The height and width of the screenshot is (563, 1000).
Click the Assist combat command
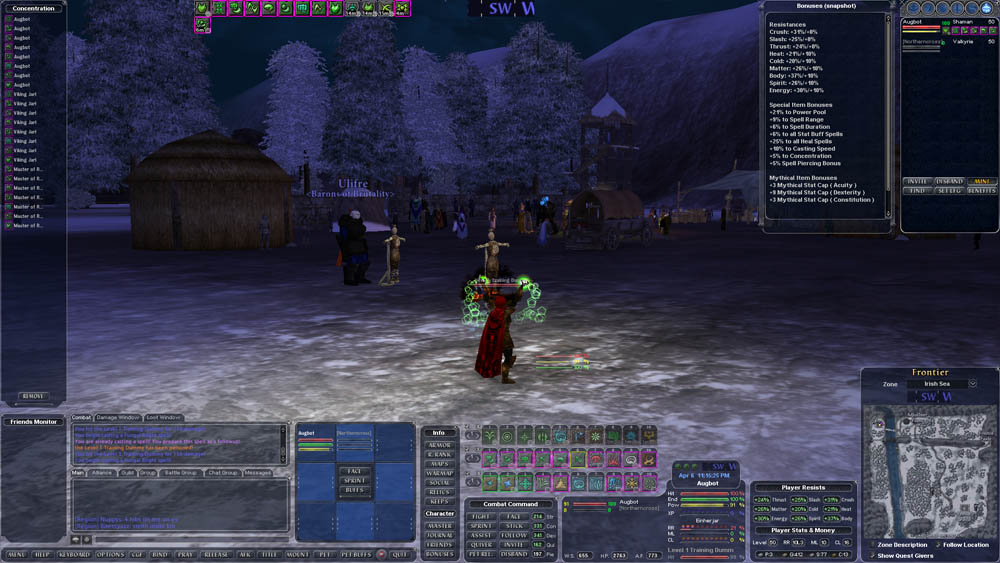(x=480, y=535)
